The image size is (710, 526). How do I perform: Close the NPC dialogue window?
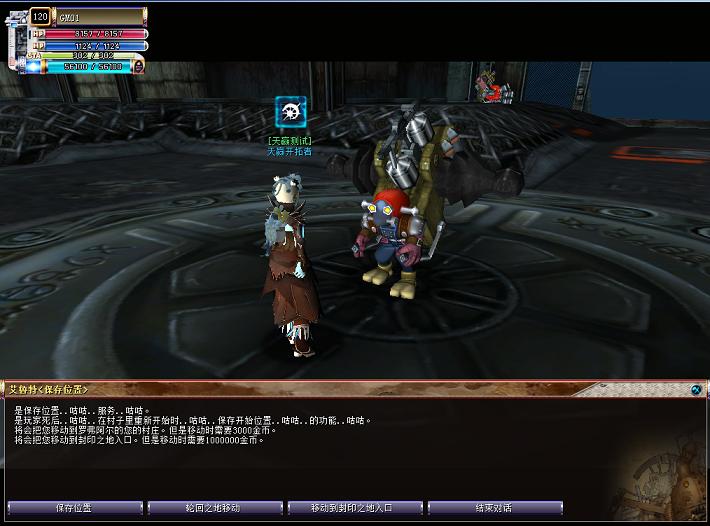point(696,389)
